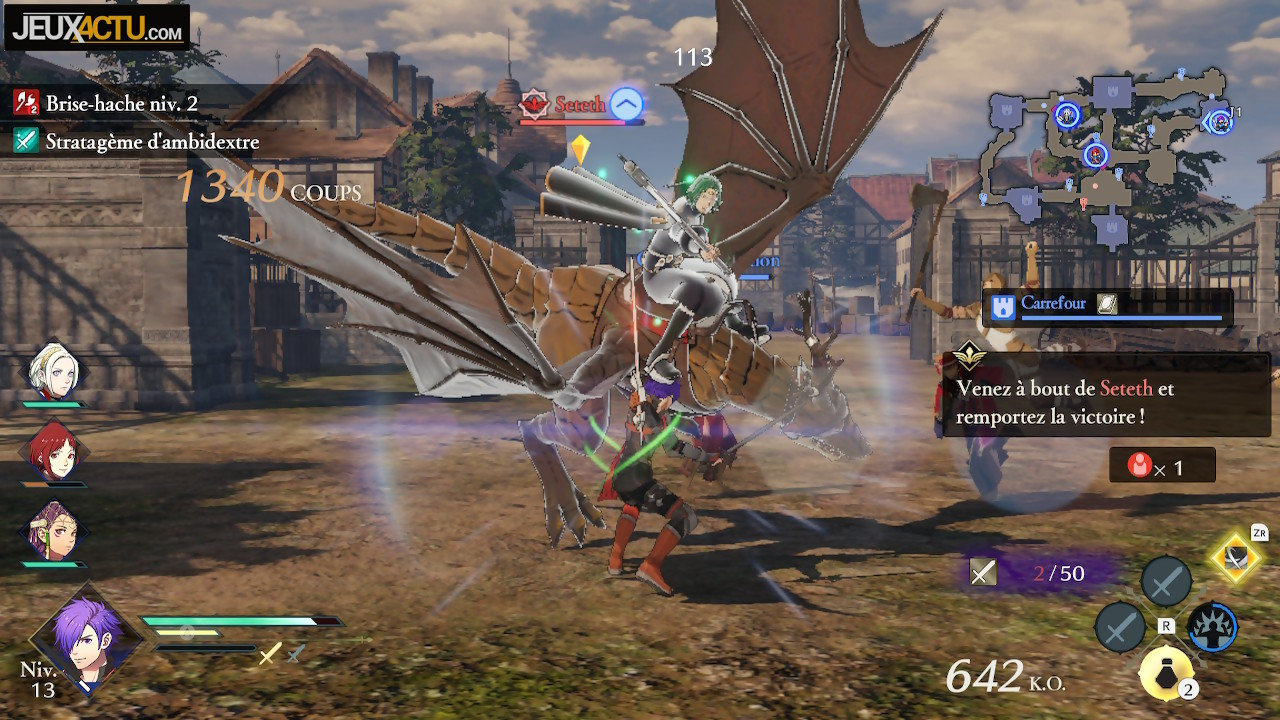Switch to the red-haired ally portrait

point(55,452)
